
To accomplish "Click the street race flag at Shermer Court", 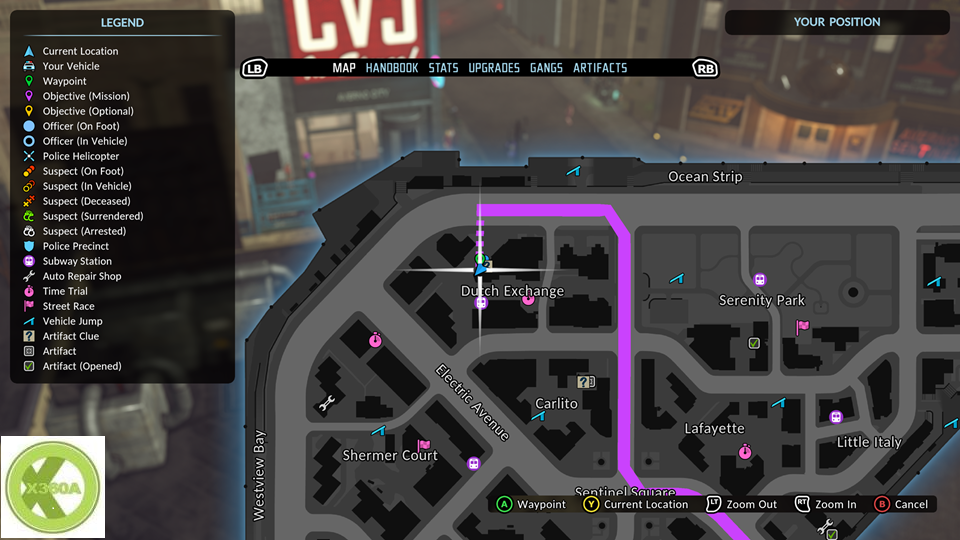I will pos(423,445).
